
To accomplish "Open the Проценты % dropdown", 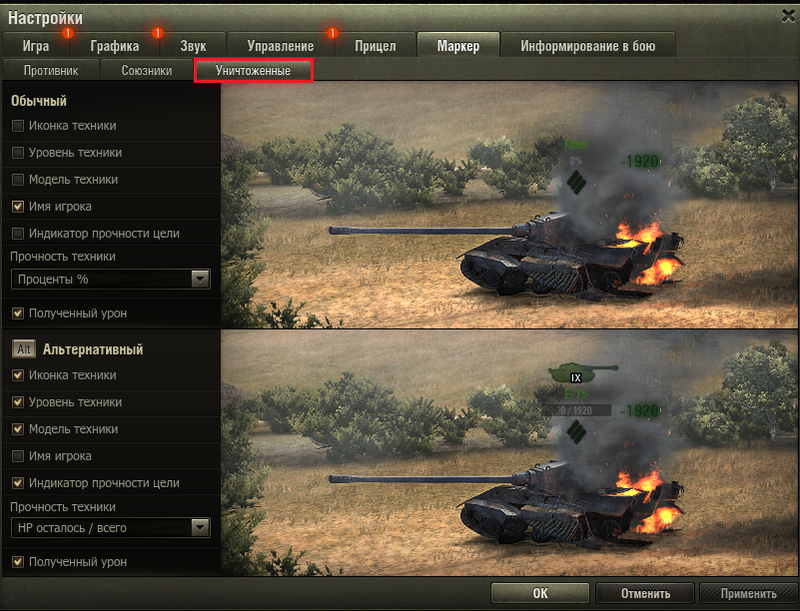I will point(110,279).
